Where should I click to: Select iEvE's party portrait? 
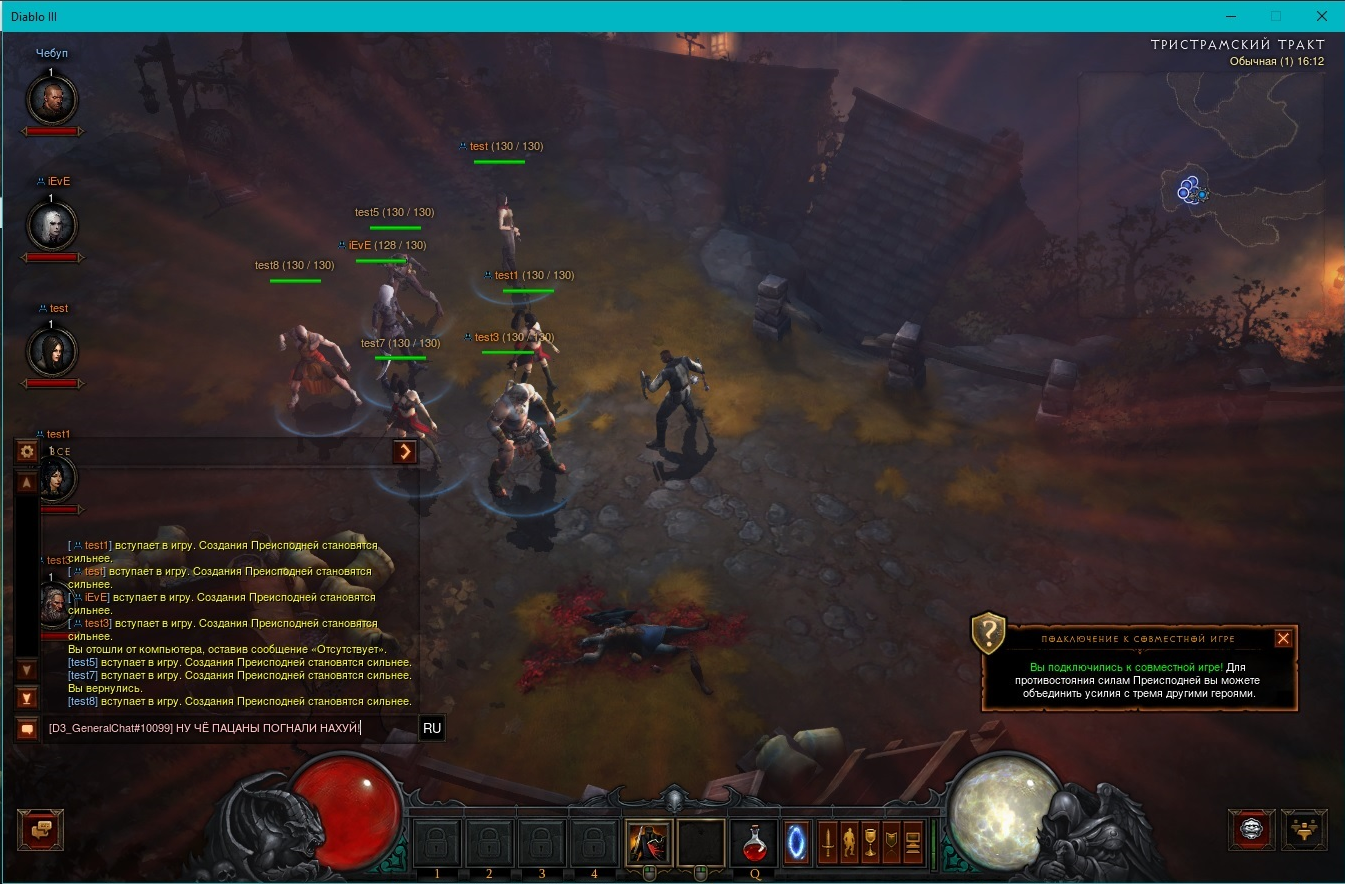(x=50, y=226)
